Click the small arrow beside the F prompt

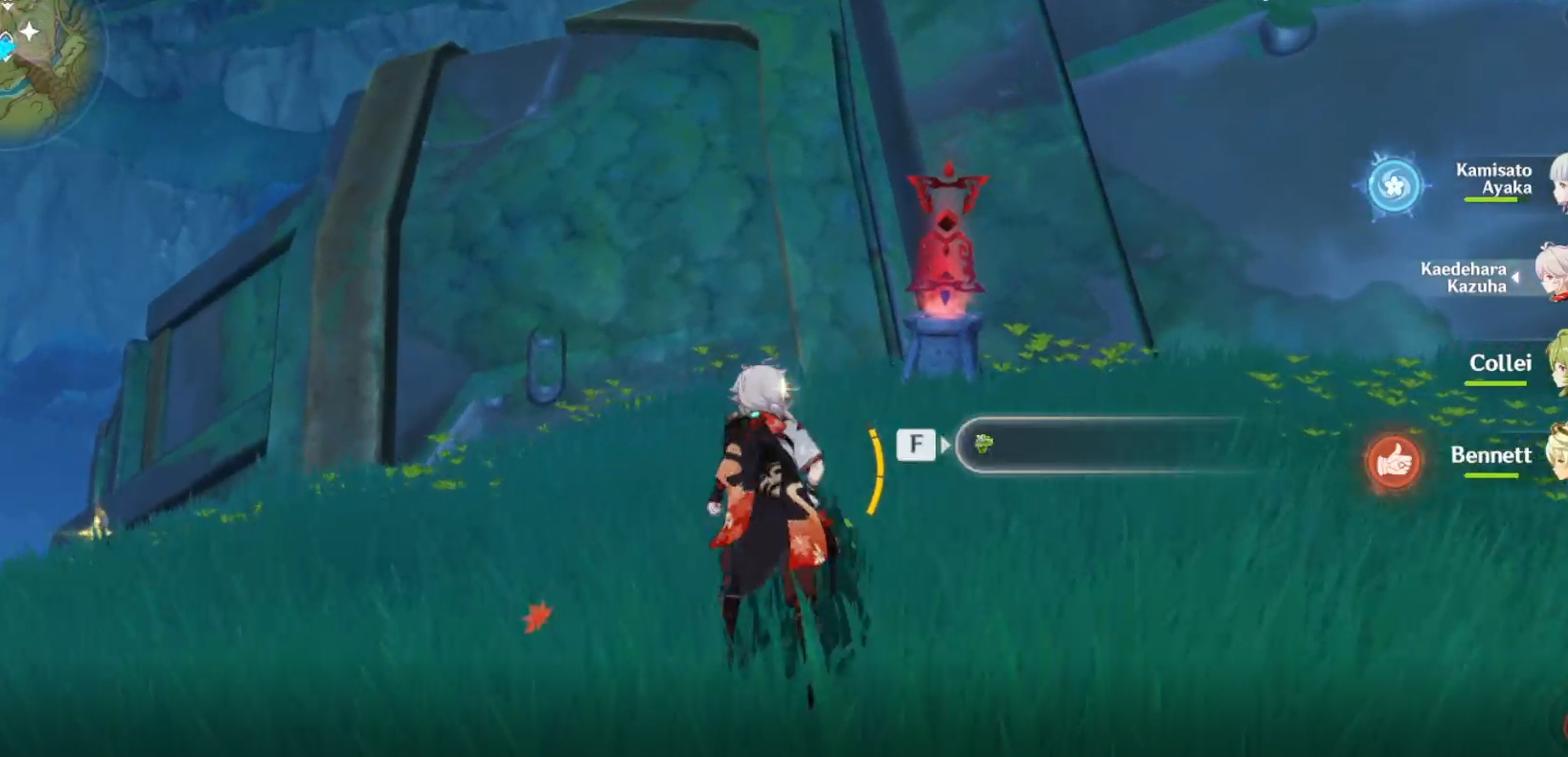tap(948, 444)
